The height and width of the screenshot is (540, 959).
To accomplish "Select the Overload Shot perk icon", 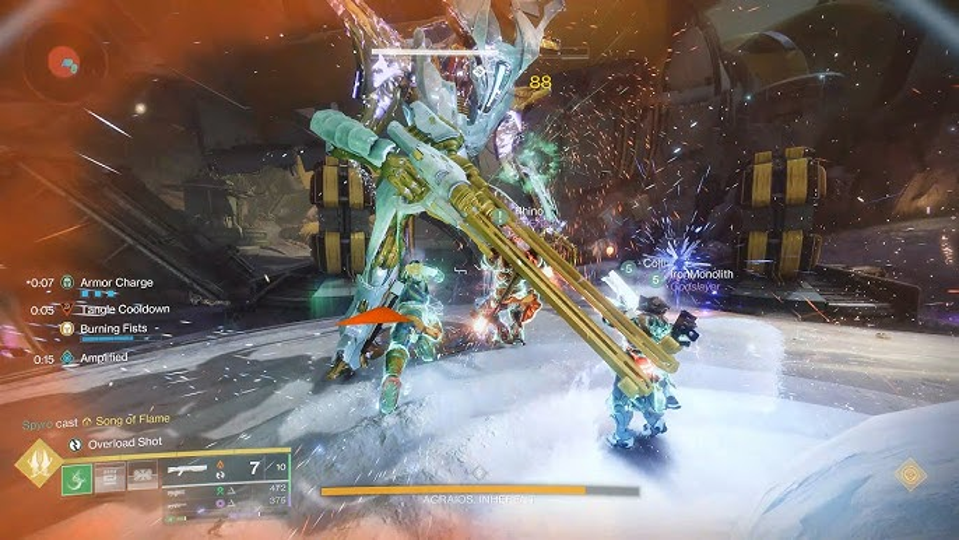I will pos(75,442).
